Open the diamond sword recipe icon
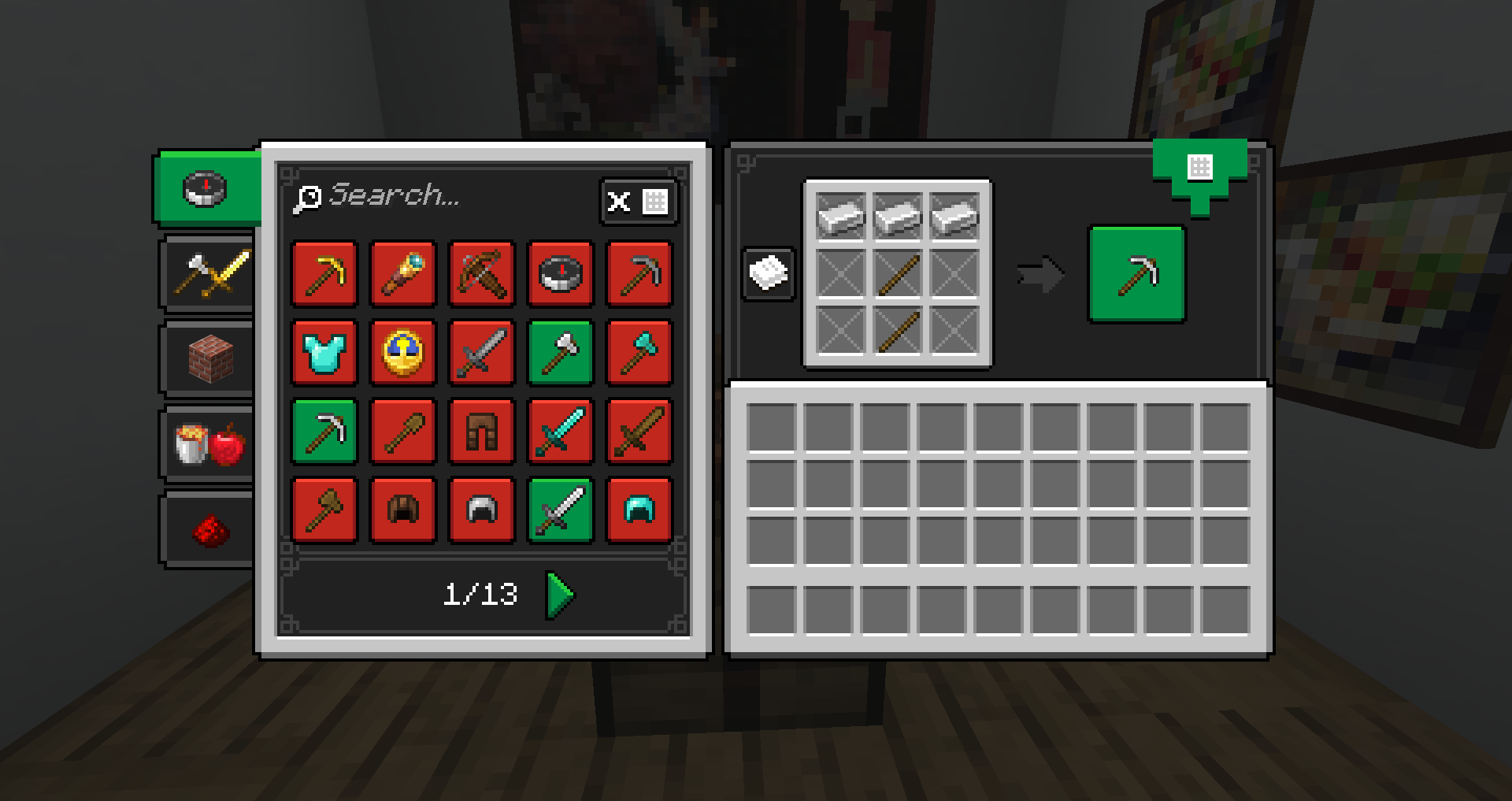 coord(560,431)
